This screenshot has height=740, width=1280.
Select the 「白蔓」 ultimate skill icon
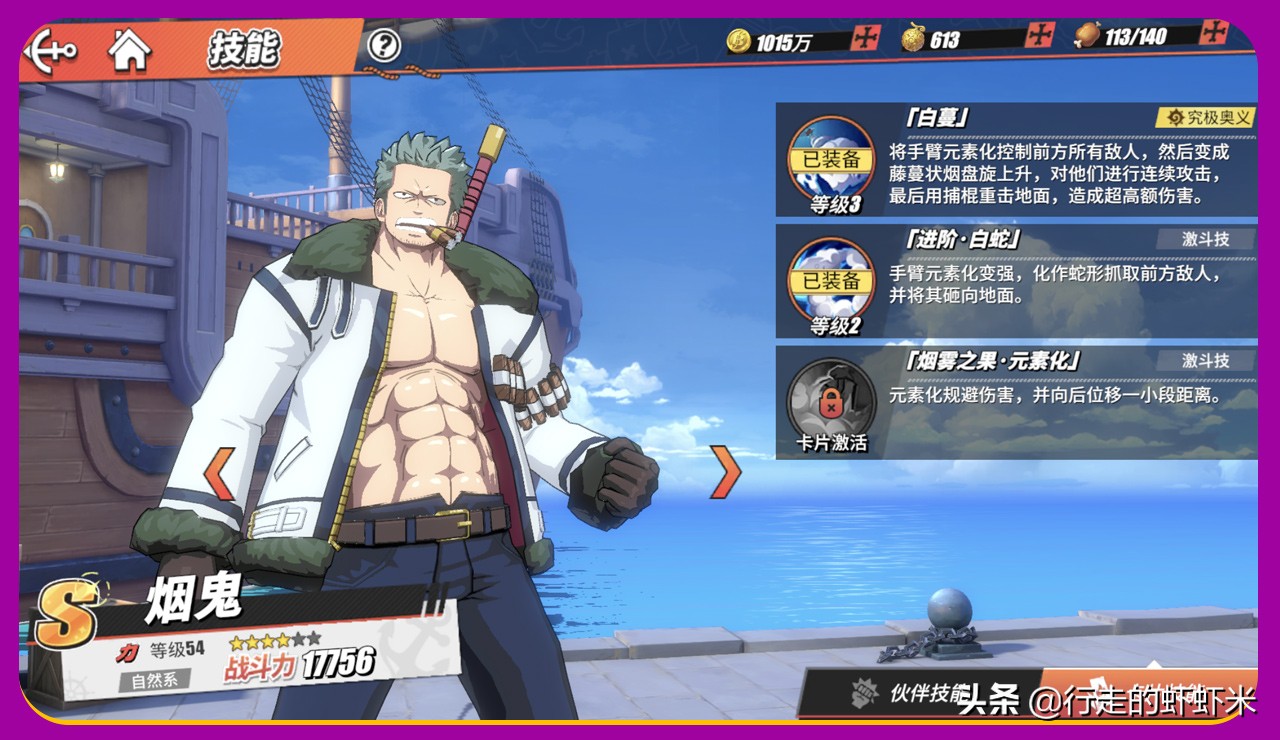click(833, 160)
